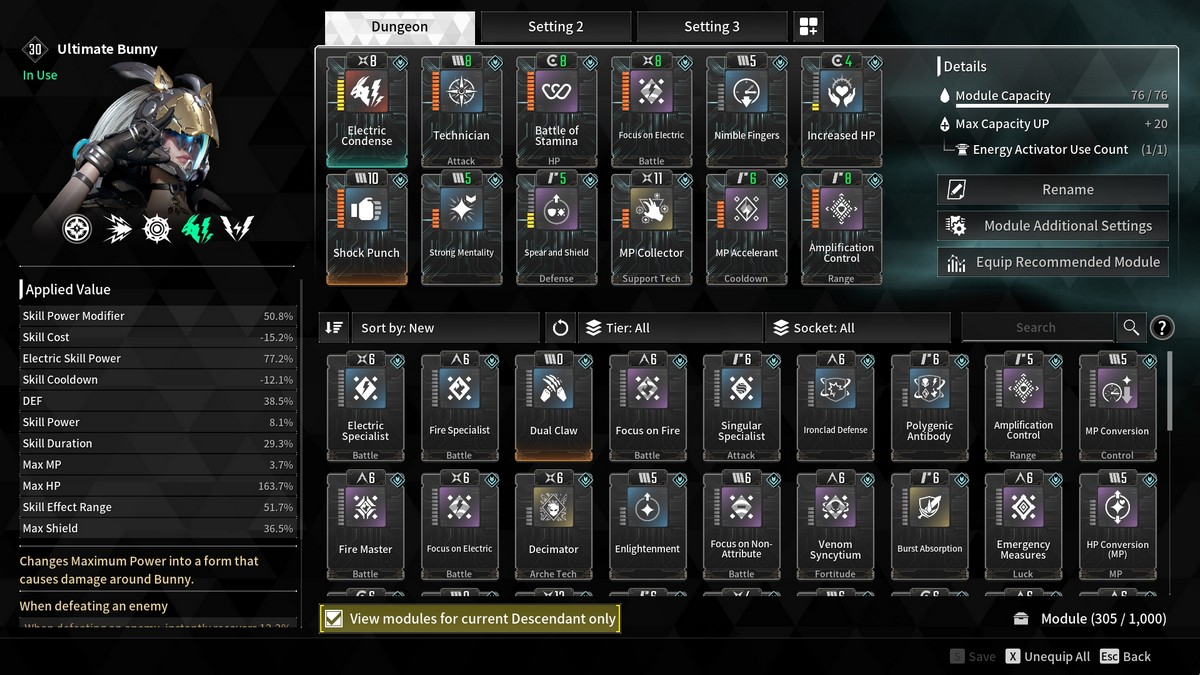Pick the Decimator module from the list
Screen dimensions: 1200x675
[553, 526]
